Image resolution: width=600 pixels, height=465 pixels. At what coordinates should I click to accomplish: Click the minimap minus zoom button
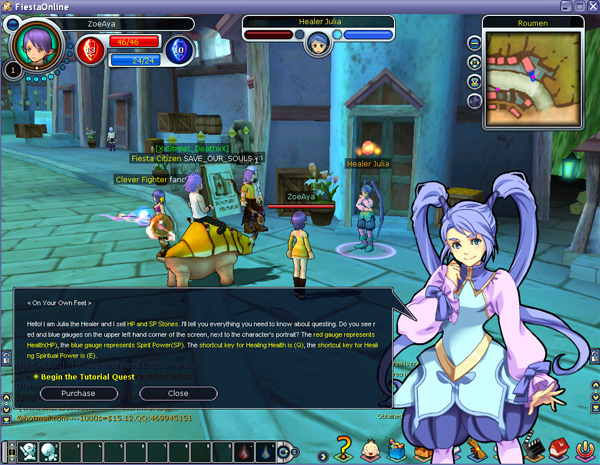474,43
